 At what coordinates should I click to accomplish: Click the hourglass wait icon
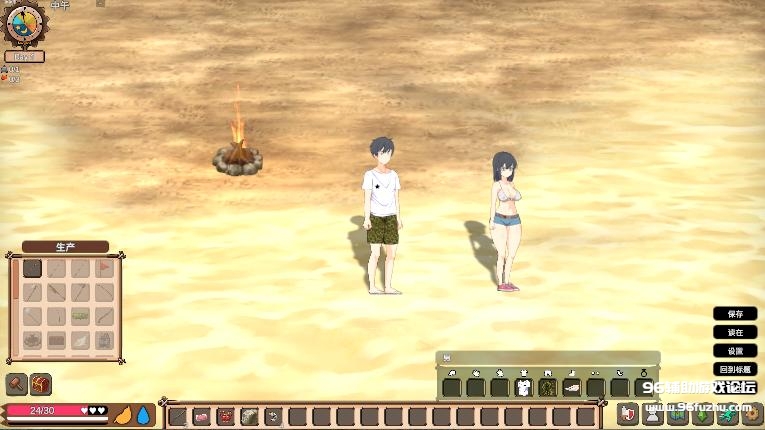(x=652, y=414)
